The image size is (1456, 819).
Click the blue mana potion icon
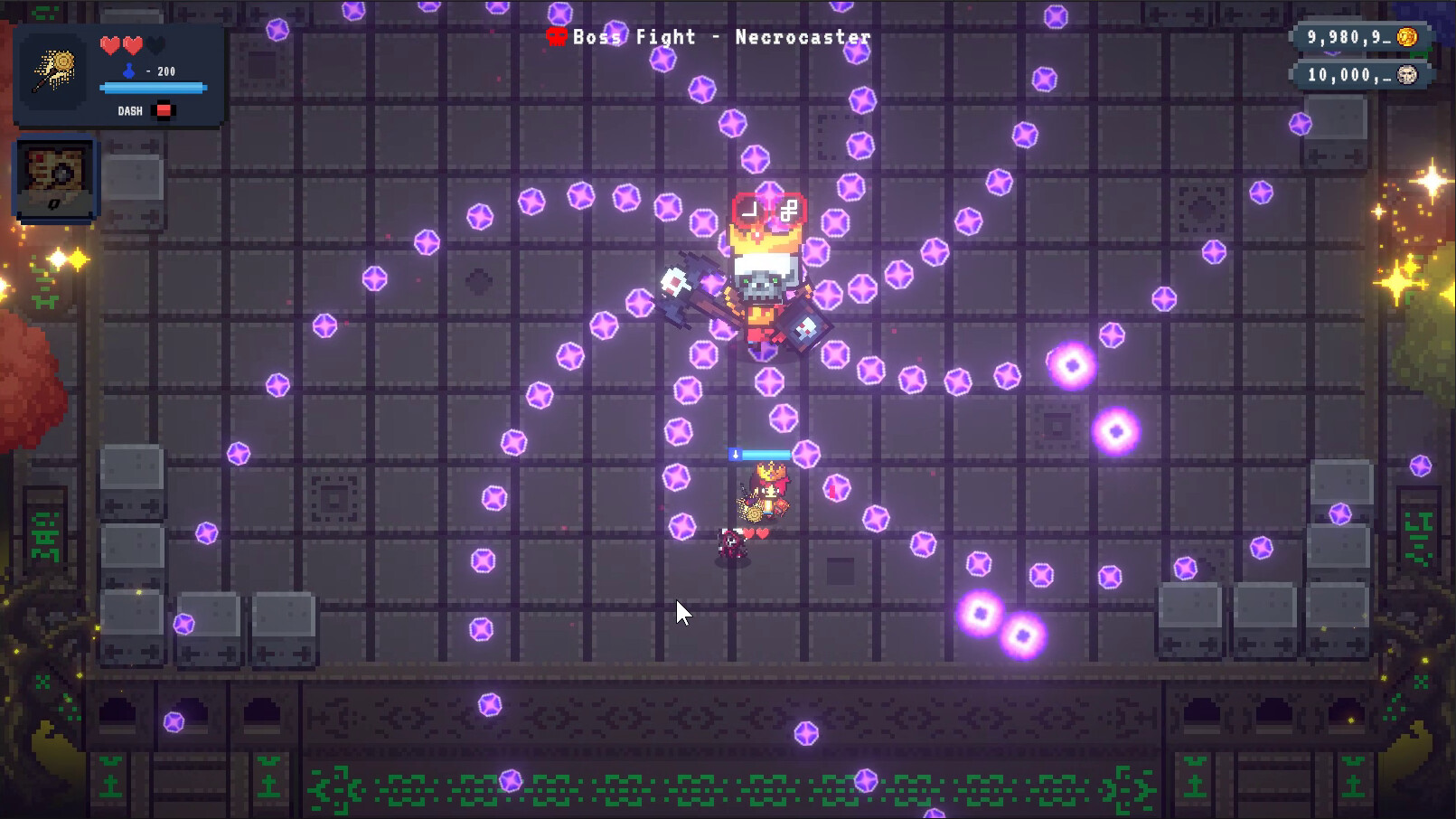click(129, 71)
